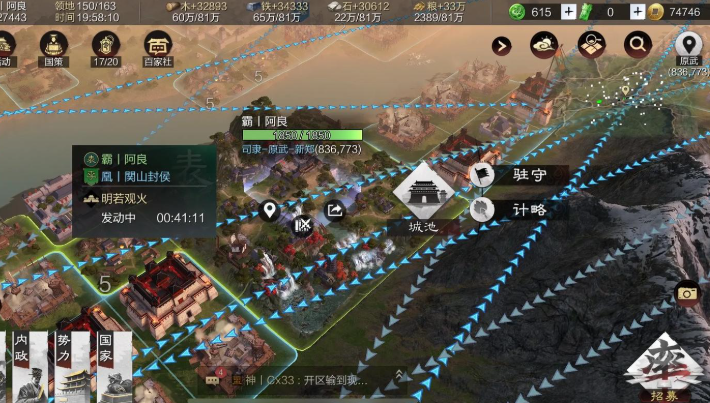Select the 驻守 garrison option
Viewport: 710px width, 403px height.
point(520,175)
